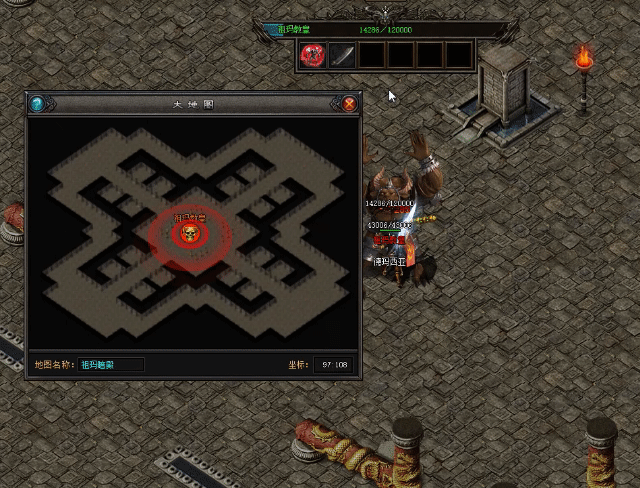Click the 97 108 coordinates box
The height and width of the screenshot is (488, 640).
pyautogui.click(x=334, y=364)
